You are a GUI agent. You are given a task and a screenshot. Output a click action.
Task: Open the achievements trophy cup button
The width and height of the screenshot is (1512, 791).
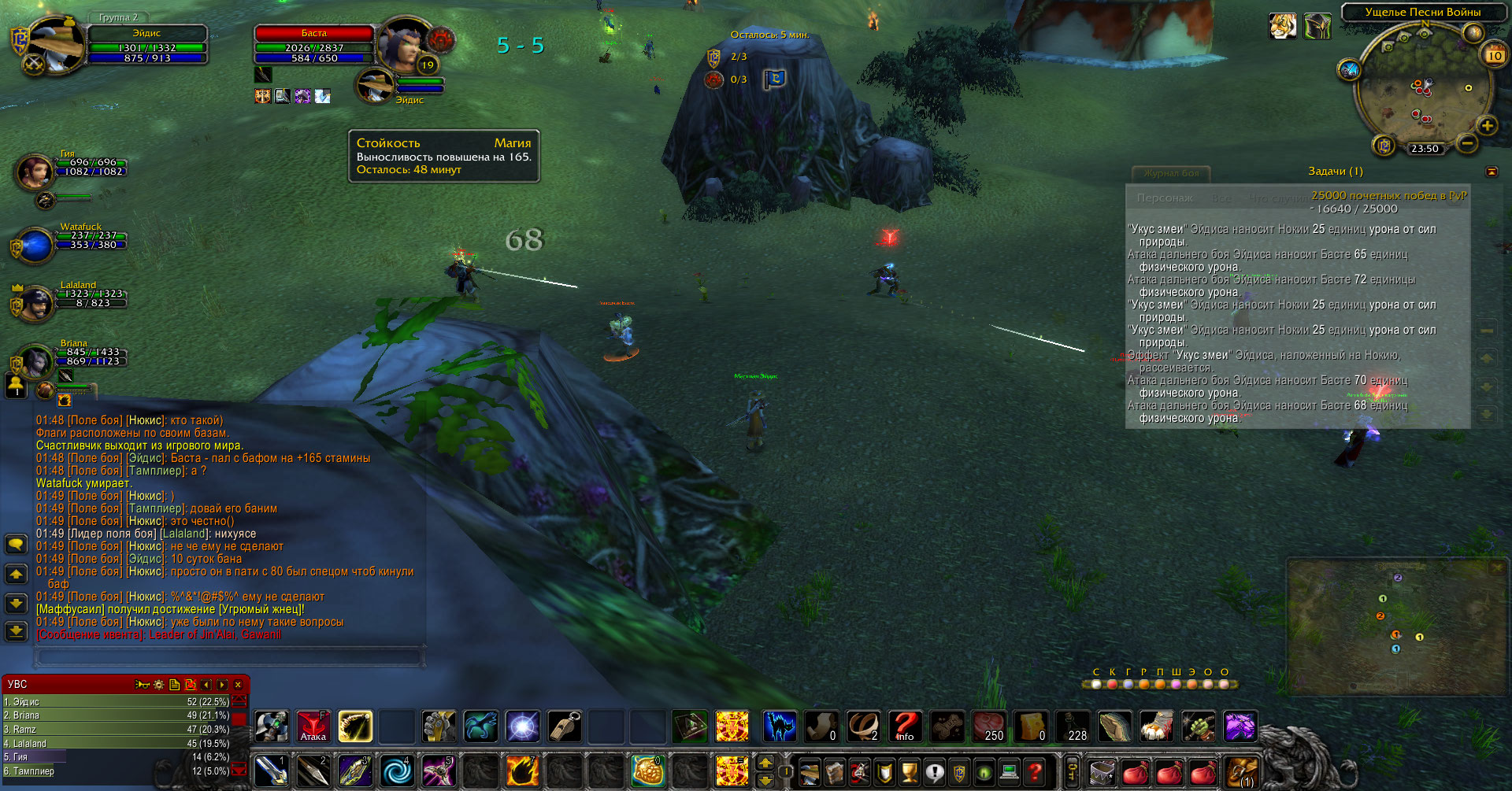point(910,773)
